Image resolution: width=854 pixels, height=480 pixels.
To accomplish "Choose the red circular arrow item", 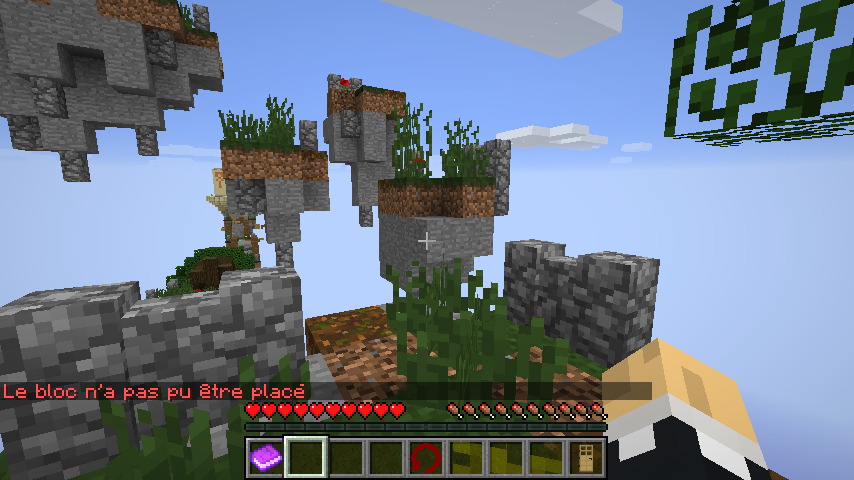I will click(425, 458).
